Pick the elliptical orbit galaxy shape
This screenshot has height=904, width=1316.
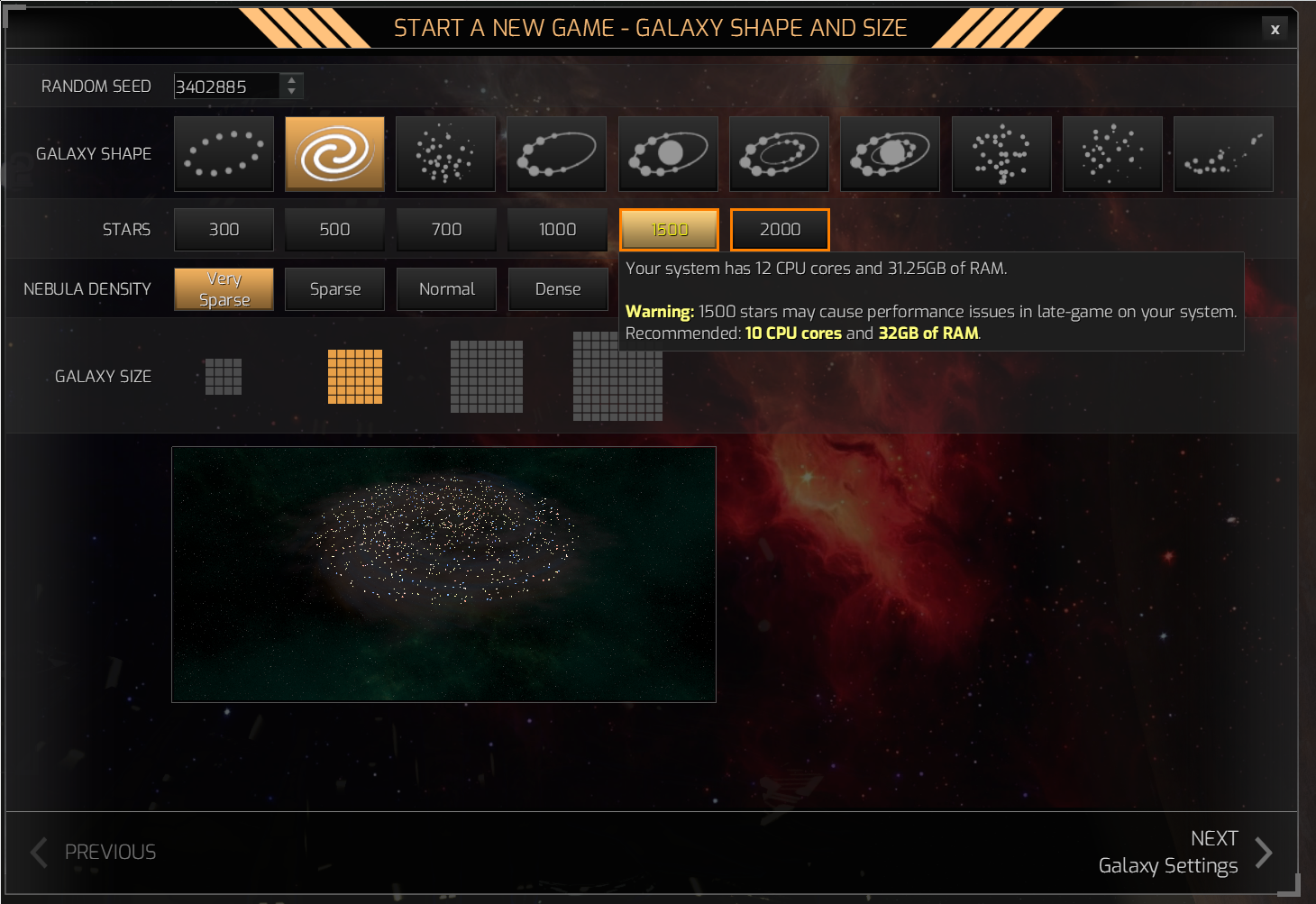click(x=556, y=153)
